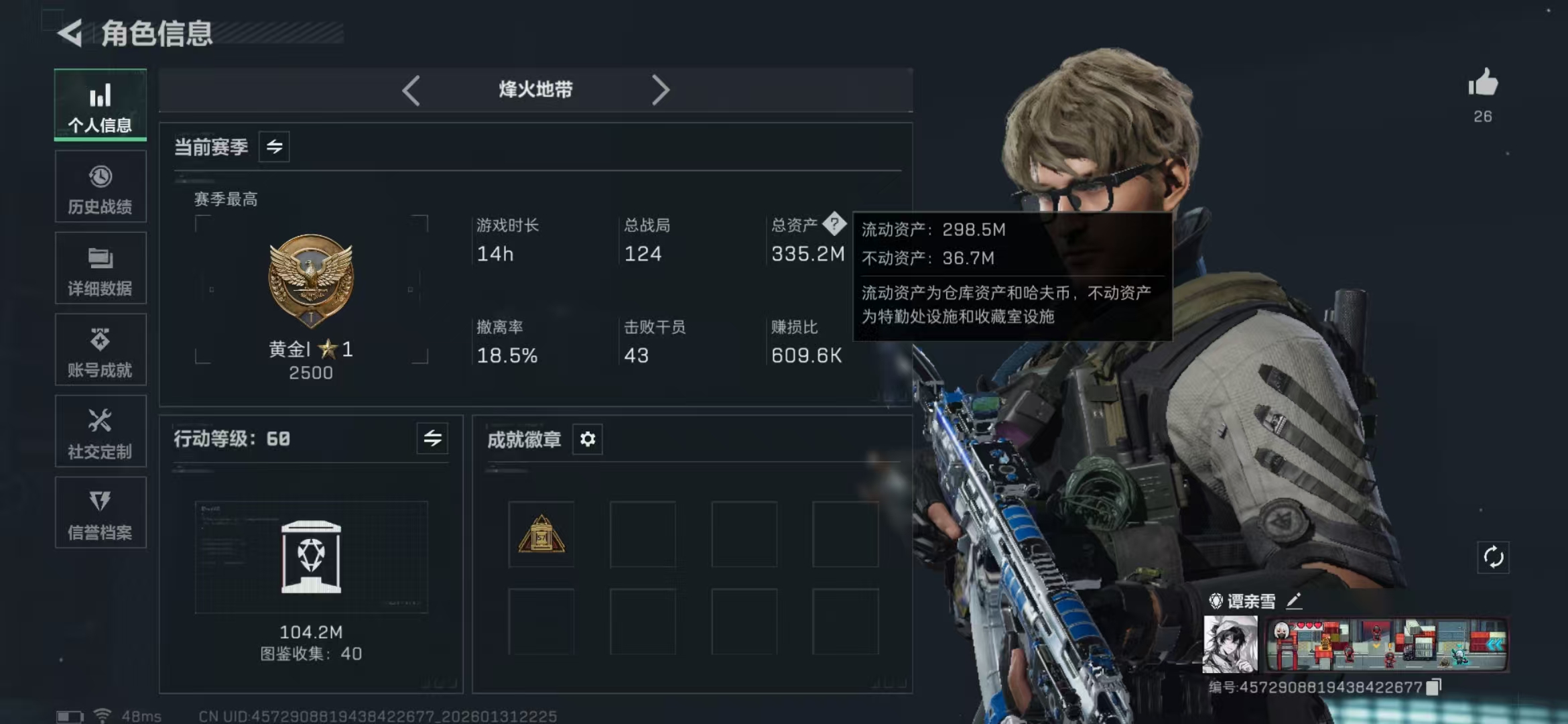The width and height of the screenshot is (1568, 724).
Task: Click right chevron to view next game mode
Action: tap(662, 89)
